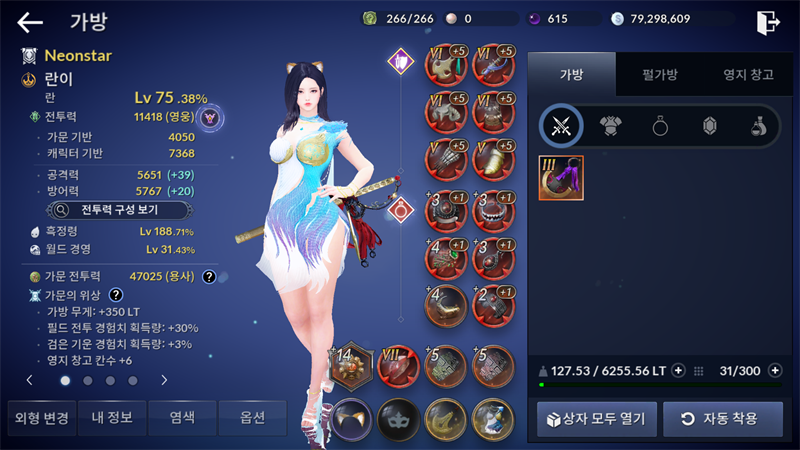Filter inventory by ring accessories

tap(660, 125)
